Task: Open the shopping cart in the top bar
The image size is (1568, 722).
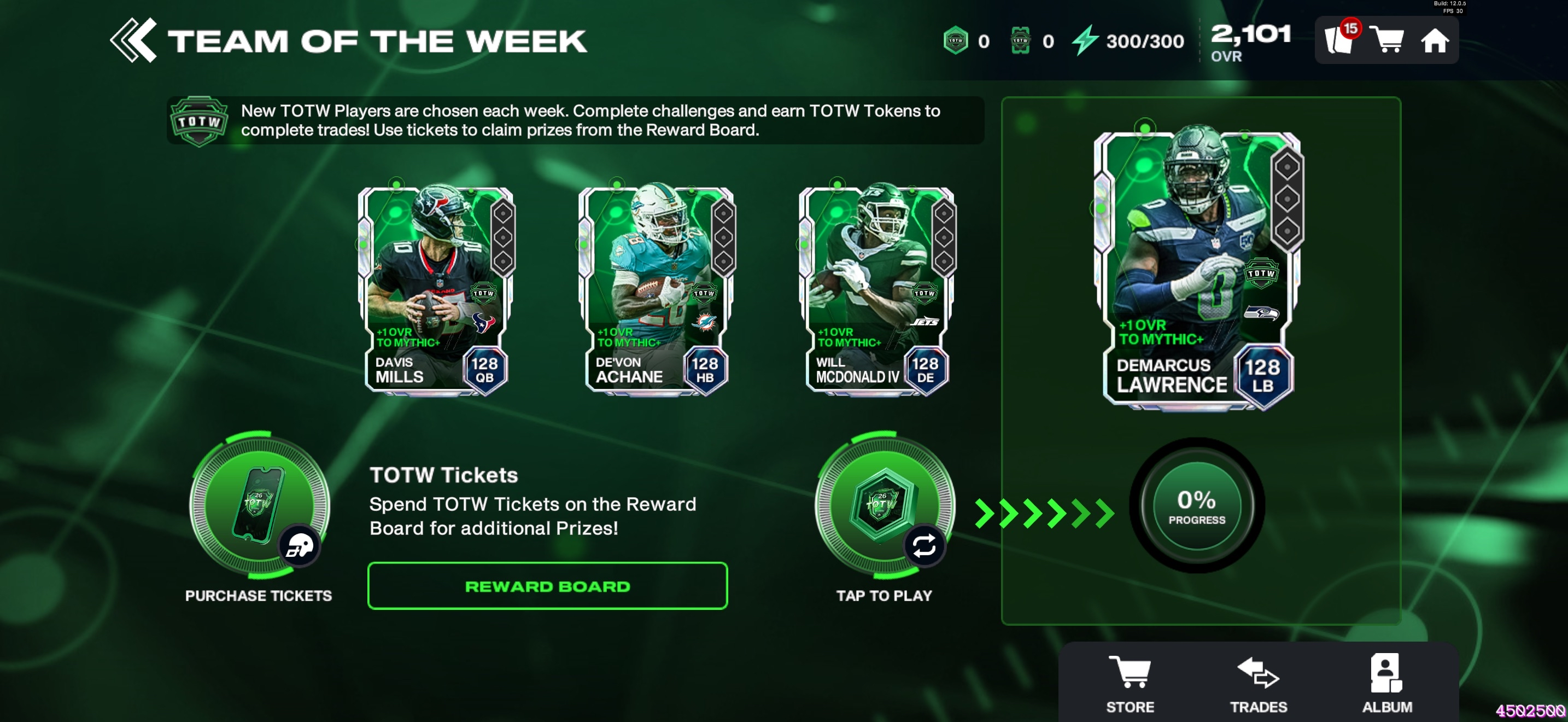Action: coord(1386,40)
